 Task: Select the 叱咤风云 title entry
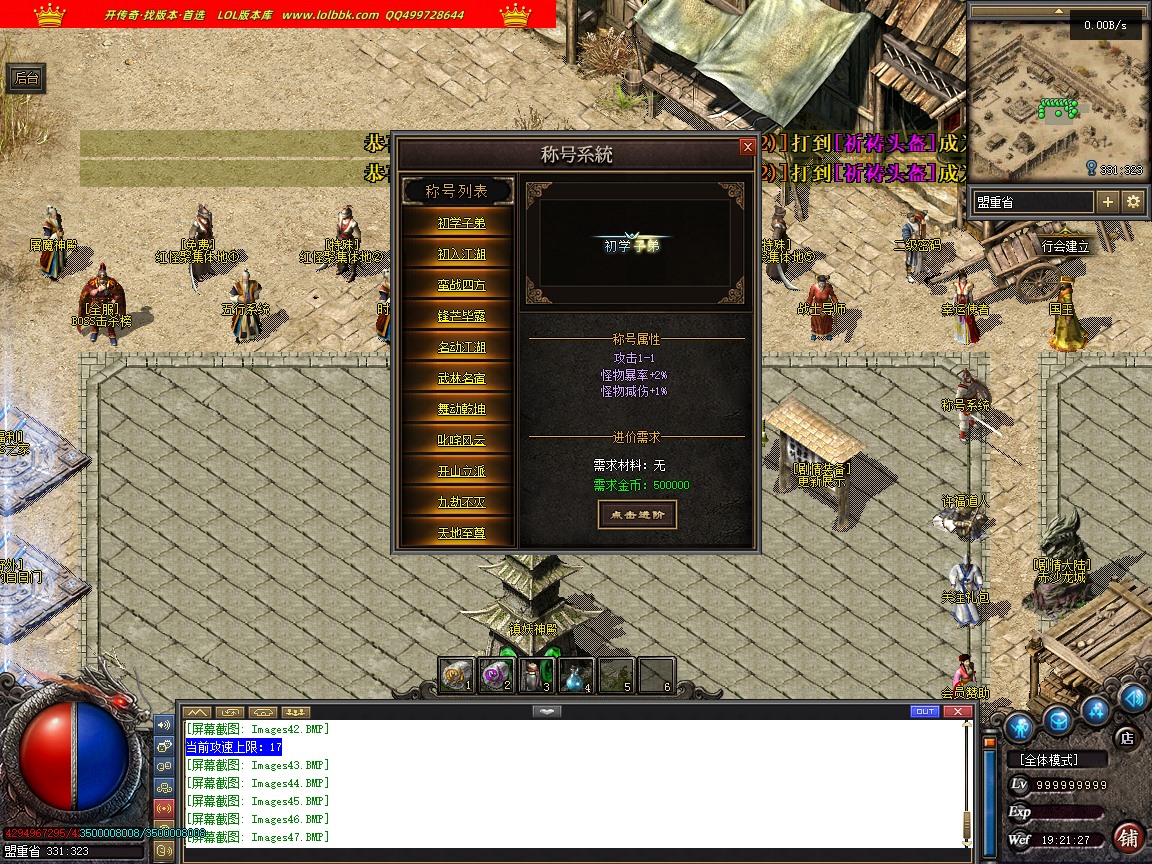[x=461, y=440]
